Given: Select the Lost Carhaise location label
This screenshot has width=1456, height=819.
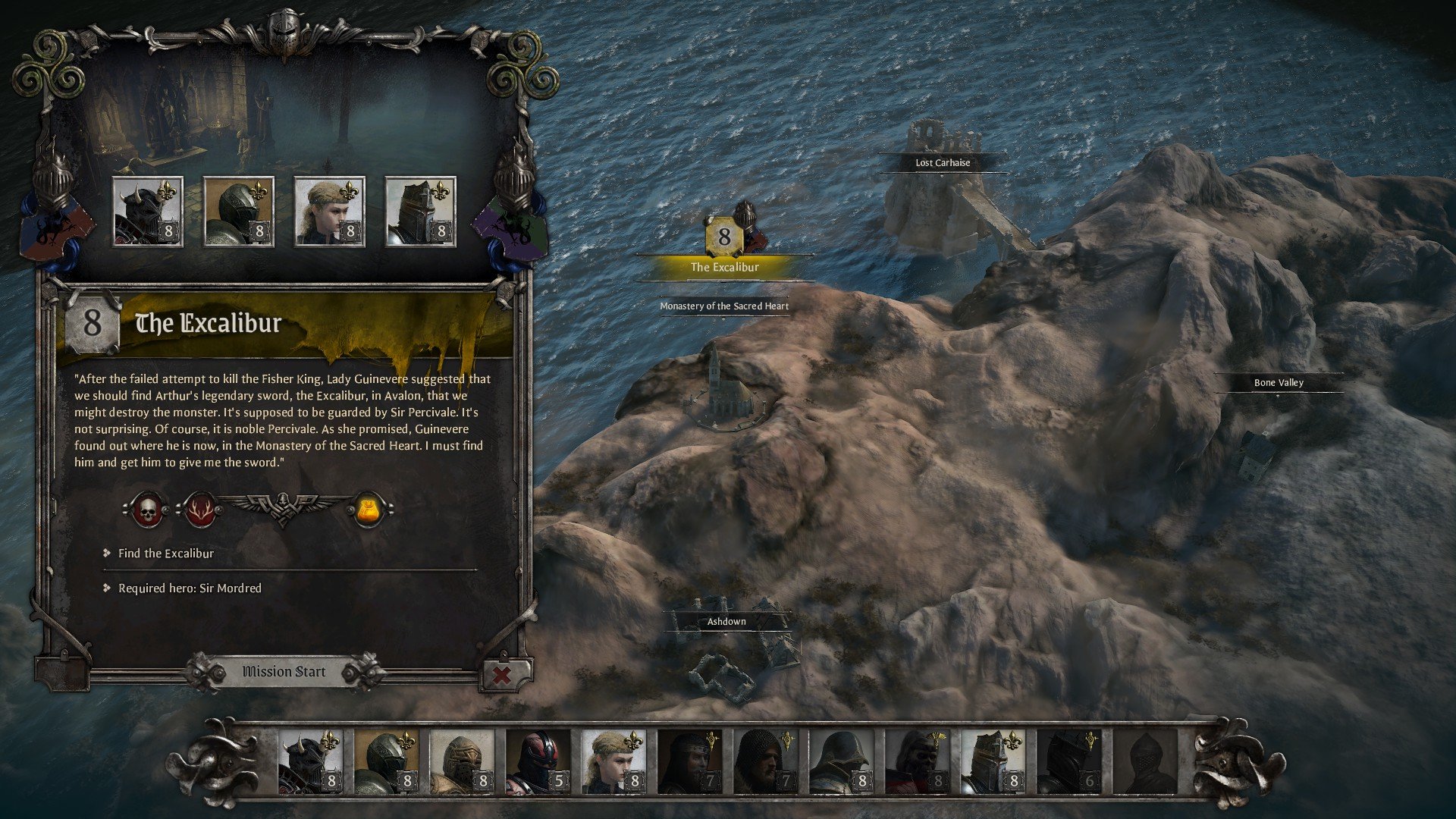Looking at the screenshot, I should (943, 163).
